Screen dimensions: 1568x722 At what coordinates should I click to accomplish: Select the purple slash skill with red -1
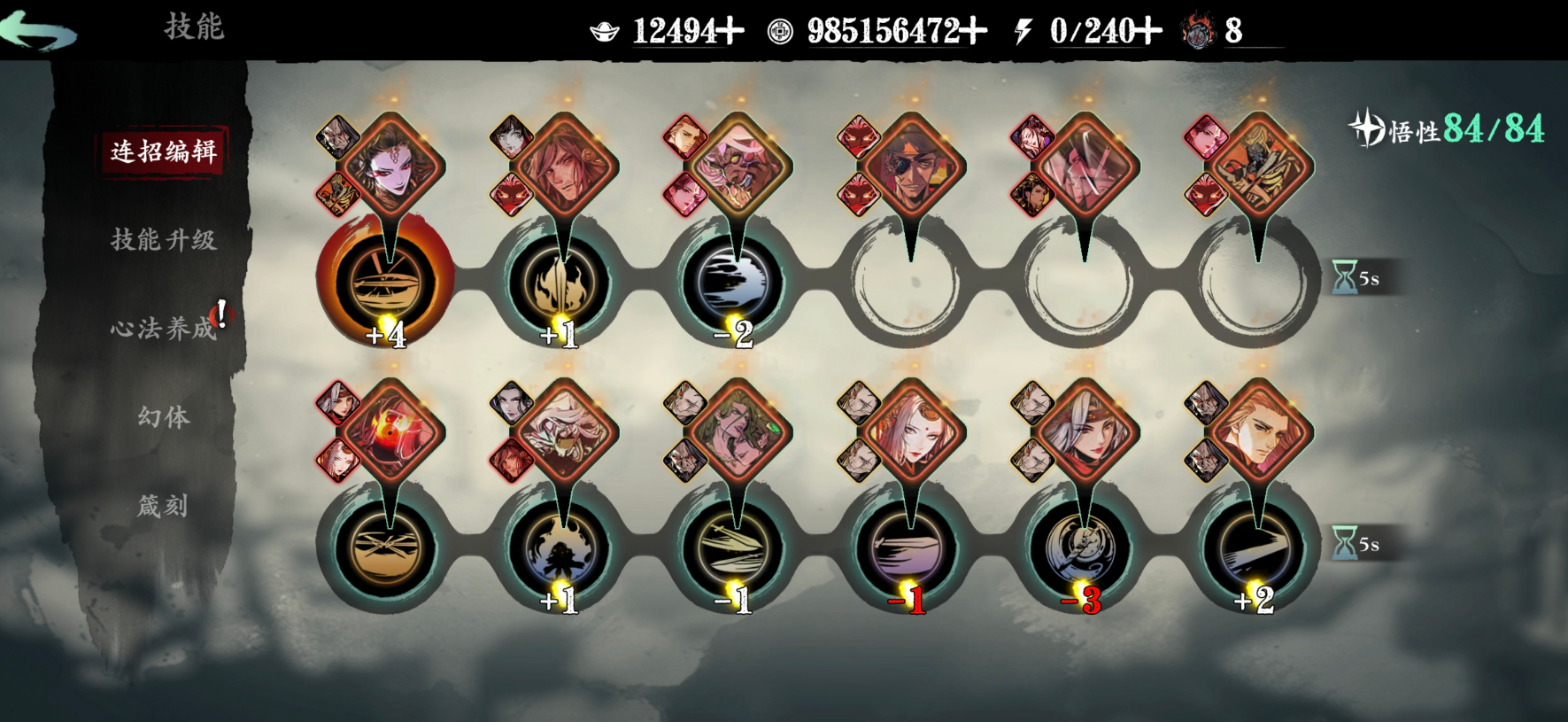click(x=907, y=547)
